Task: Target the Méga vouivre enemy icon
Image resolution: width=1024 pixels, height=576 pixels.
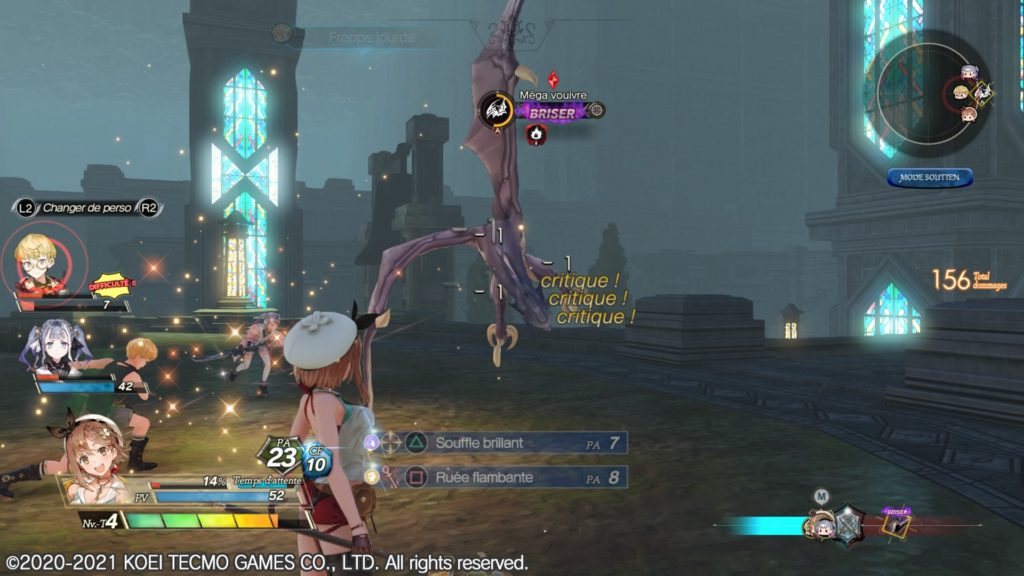Action: pyautogui.click(x=496, y=110)
